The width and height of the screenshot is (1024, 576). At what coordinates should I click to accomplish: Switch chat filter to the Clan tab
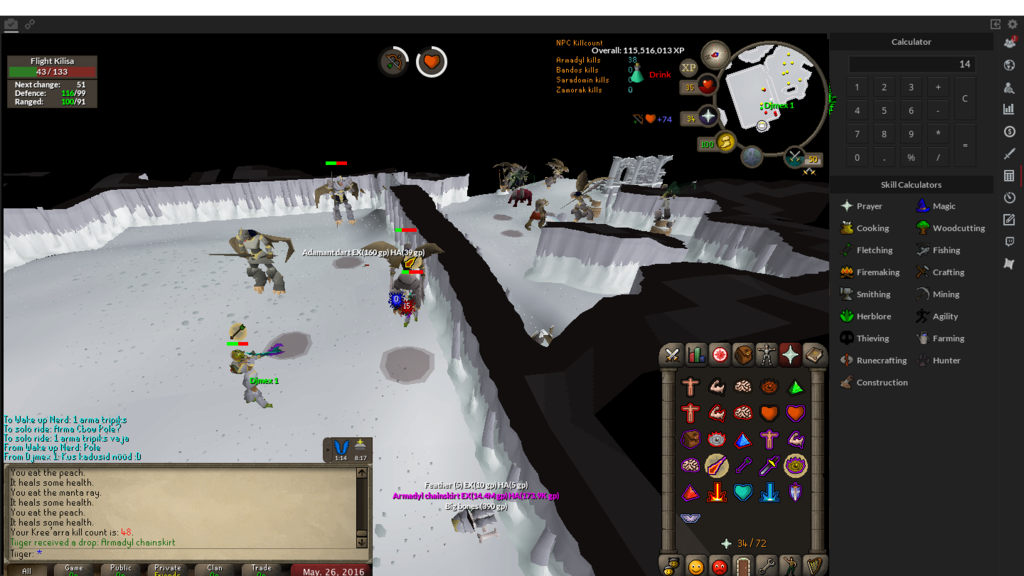[x=214, y=568]
